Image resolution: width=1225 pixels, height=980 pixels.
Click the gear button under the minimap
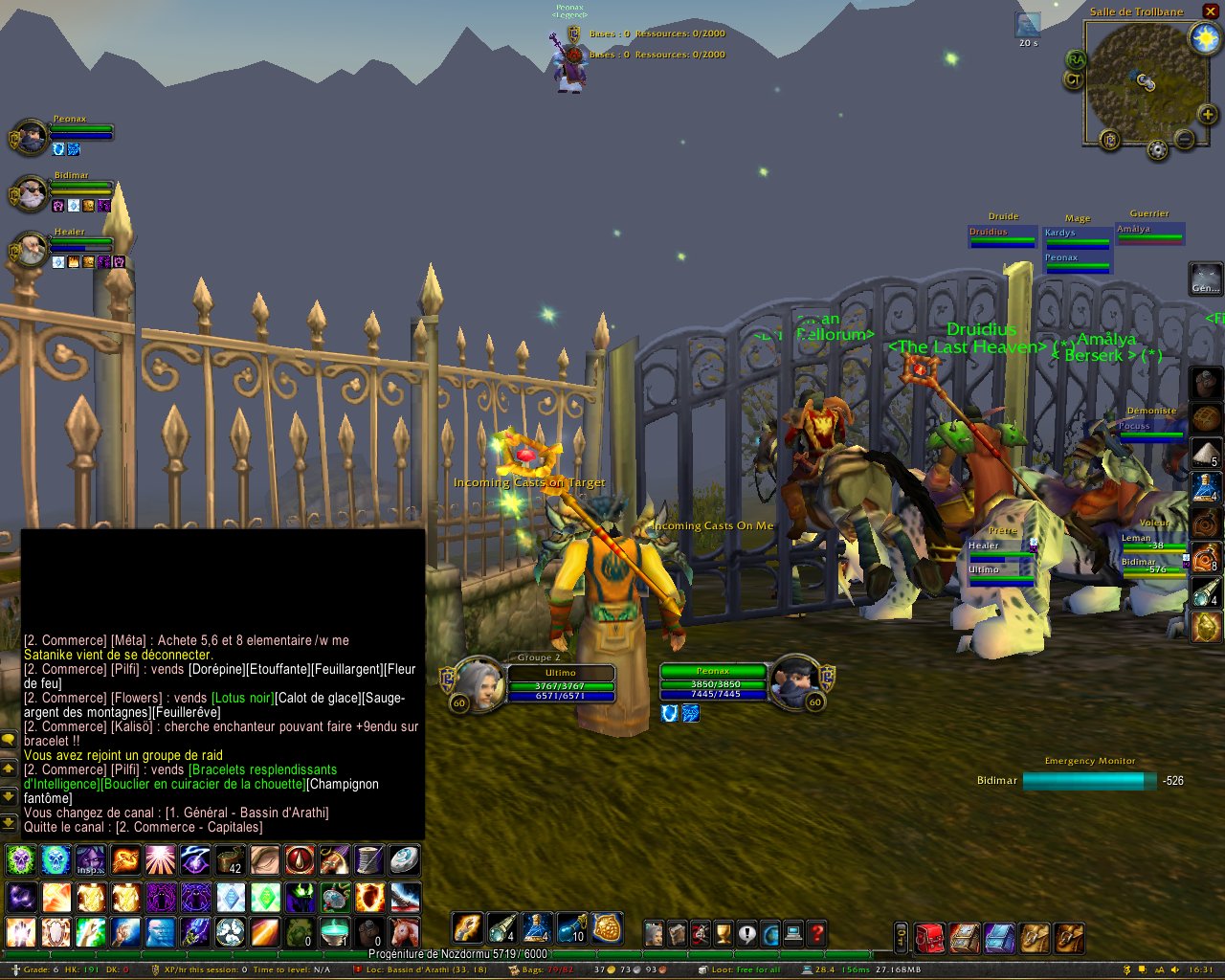click(1157, 150)
